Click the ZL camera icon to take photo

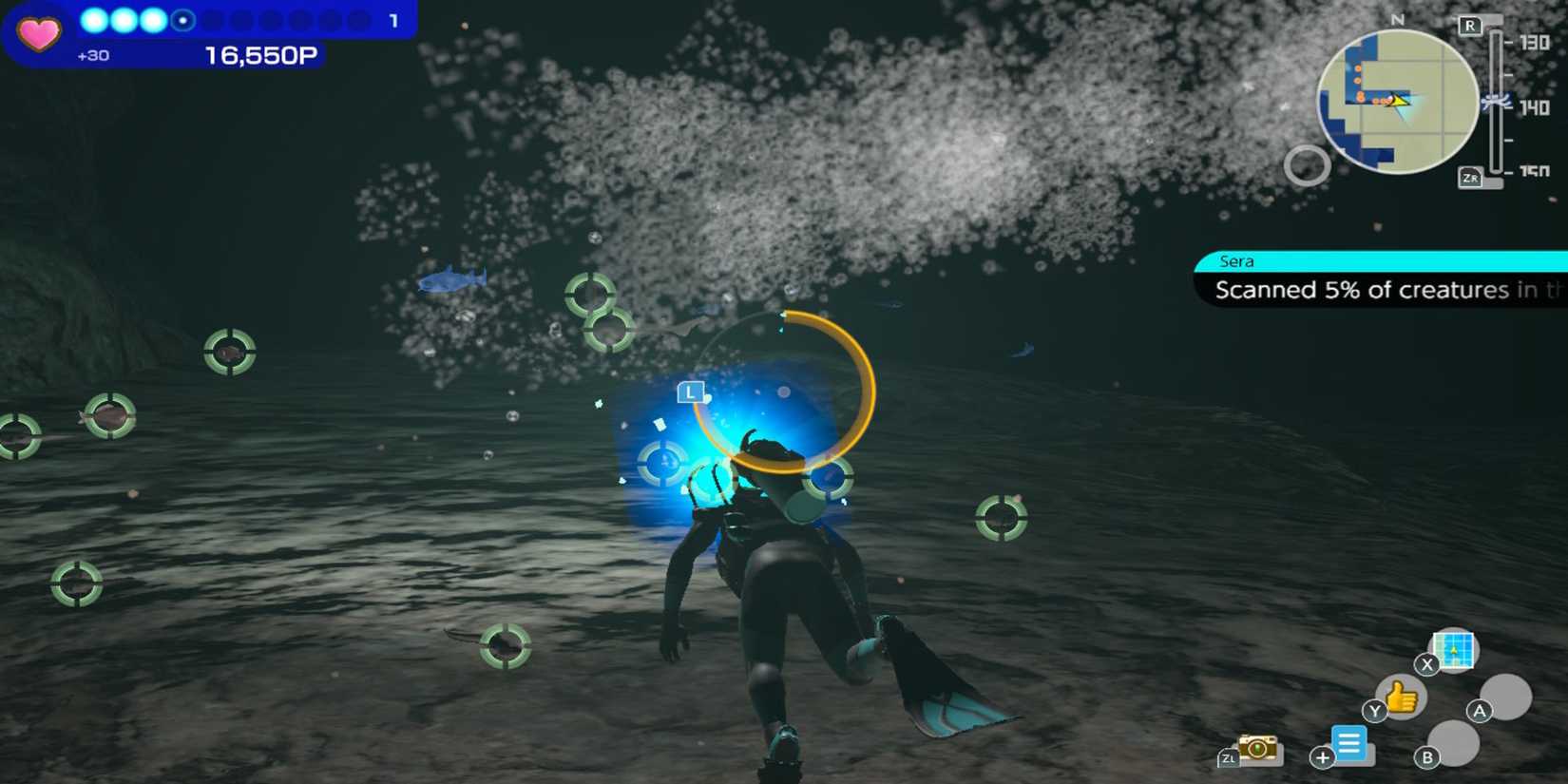(1256, 750)
